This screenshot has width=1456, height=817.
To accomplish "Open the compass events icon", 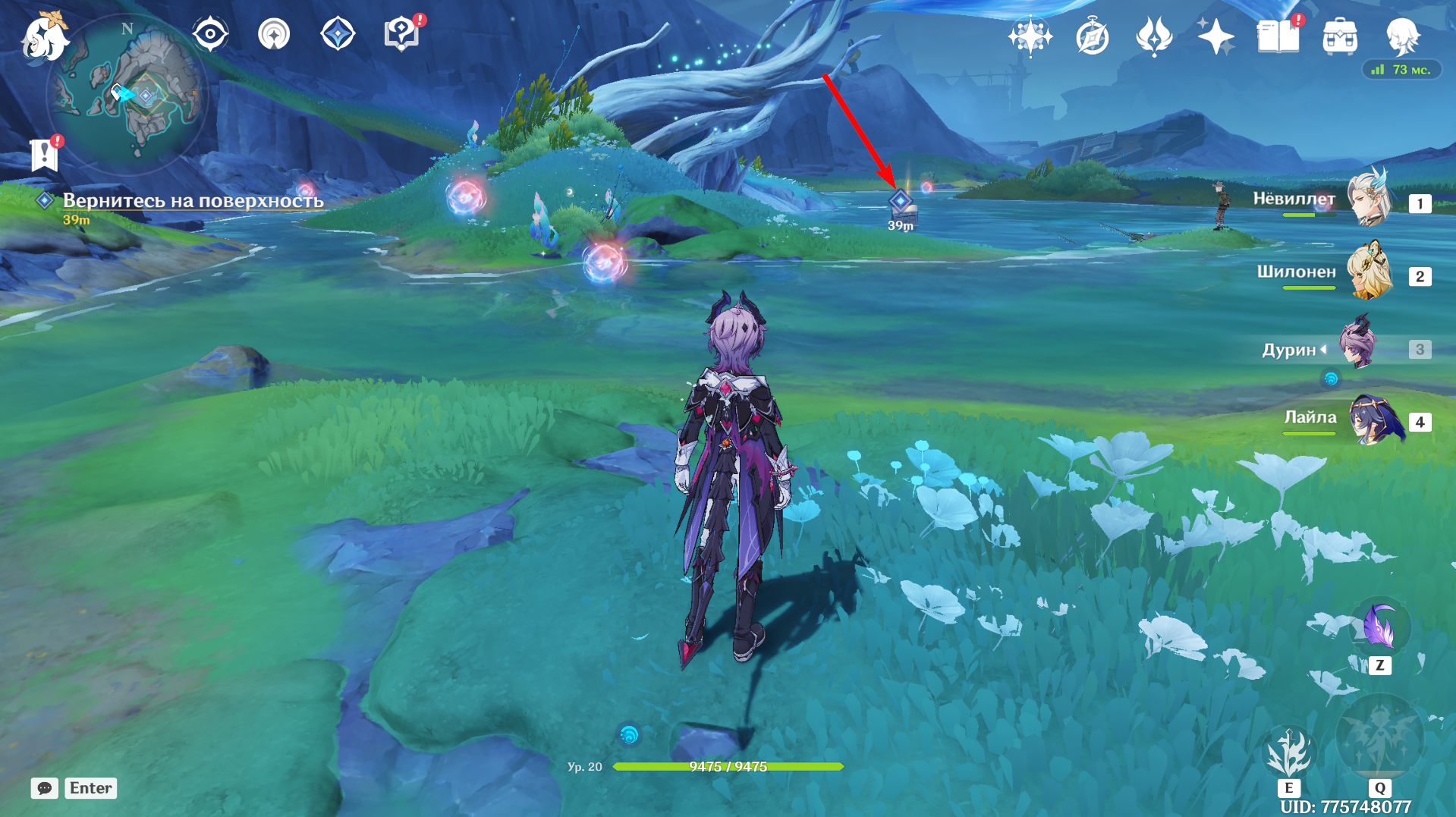I will [1092, 36].
